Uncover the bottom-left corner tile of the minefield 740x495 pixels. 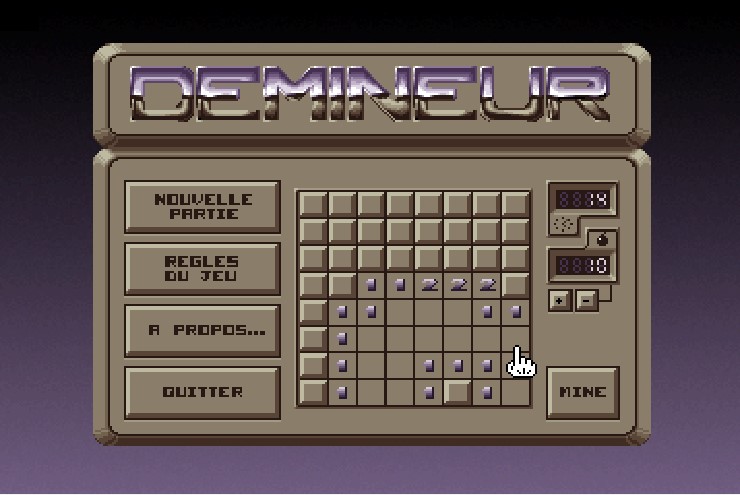coord(313,391)
